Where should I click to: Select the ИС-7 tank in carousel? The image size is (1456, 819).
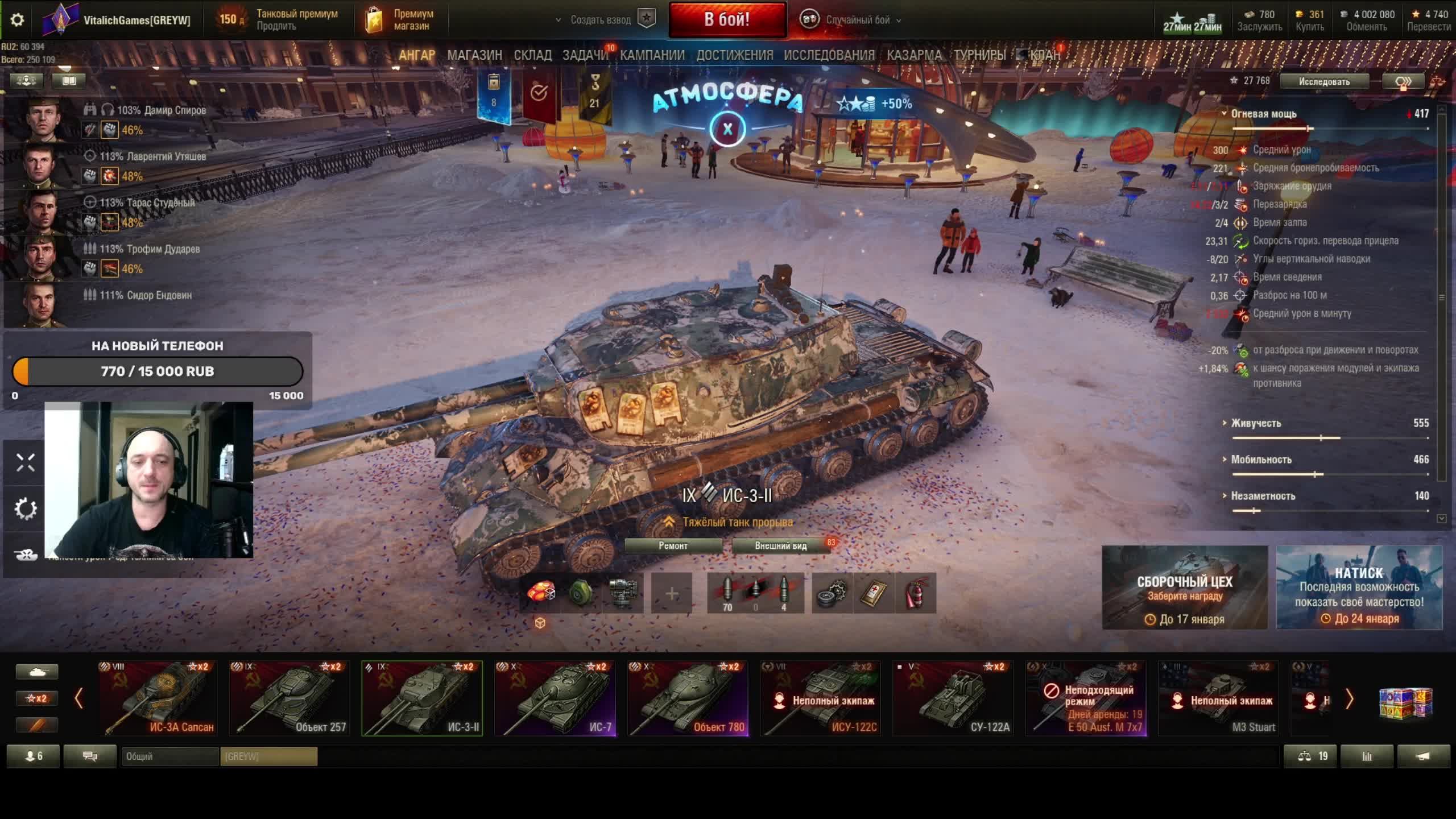[x=555, y=698]
